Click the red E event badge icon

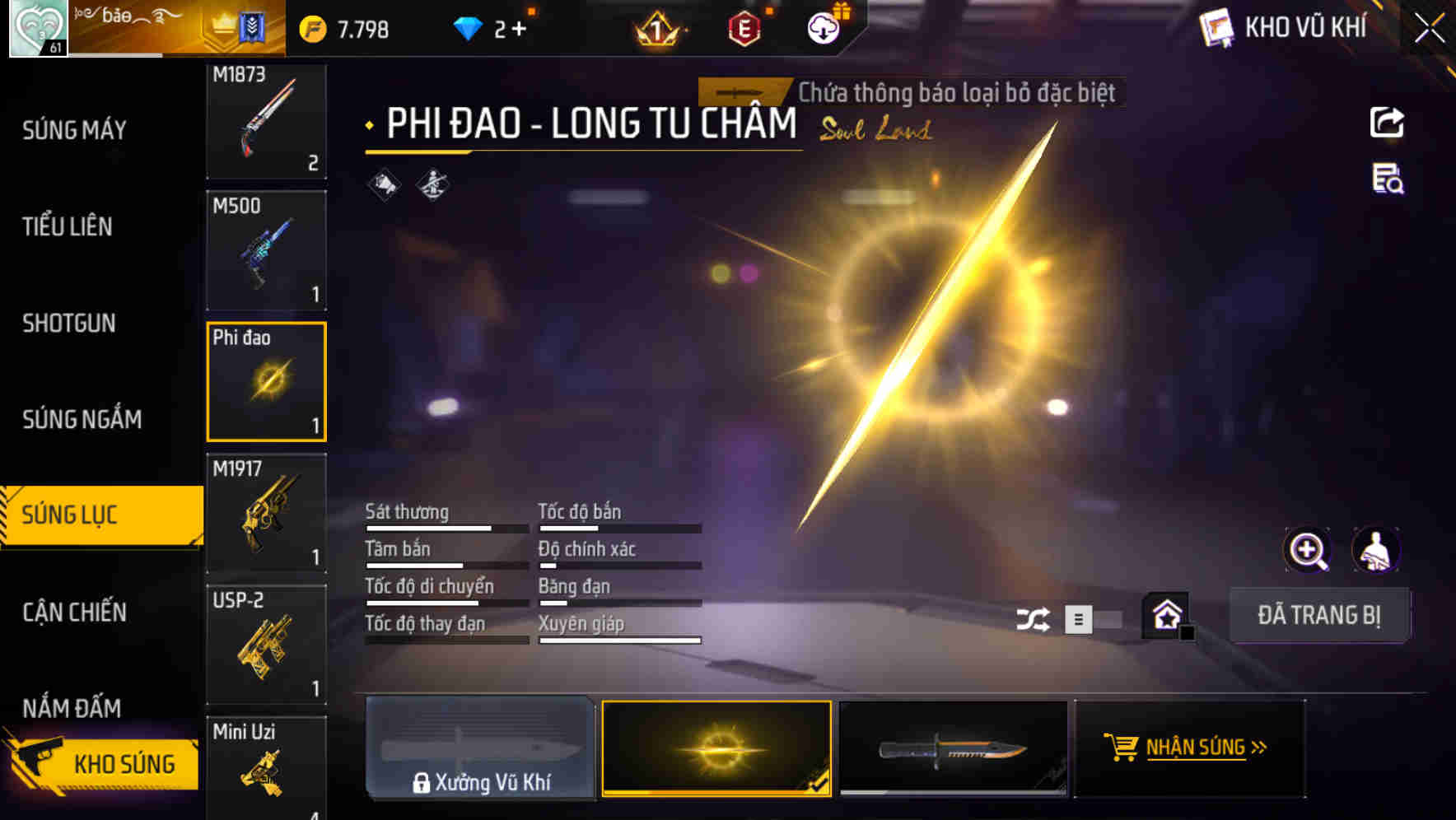tap(745, 27)
